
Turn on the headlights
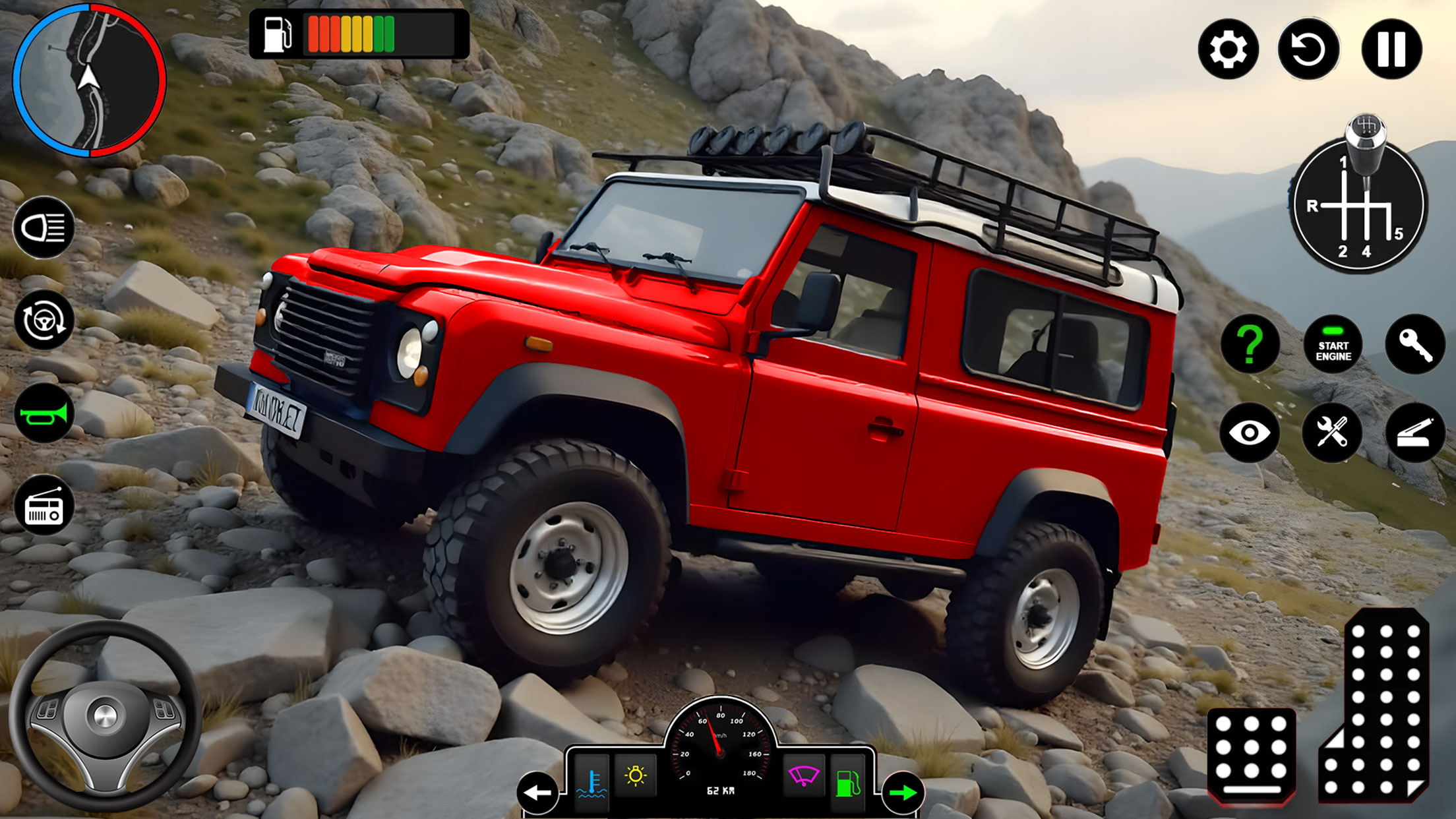coord(44,228)
